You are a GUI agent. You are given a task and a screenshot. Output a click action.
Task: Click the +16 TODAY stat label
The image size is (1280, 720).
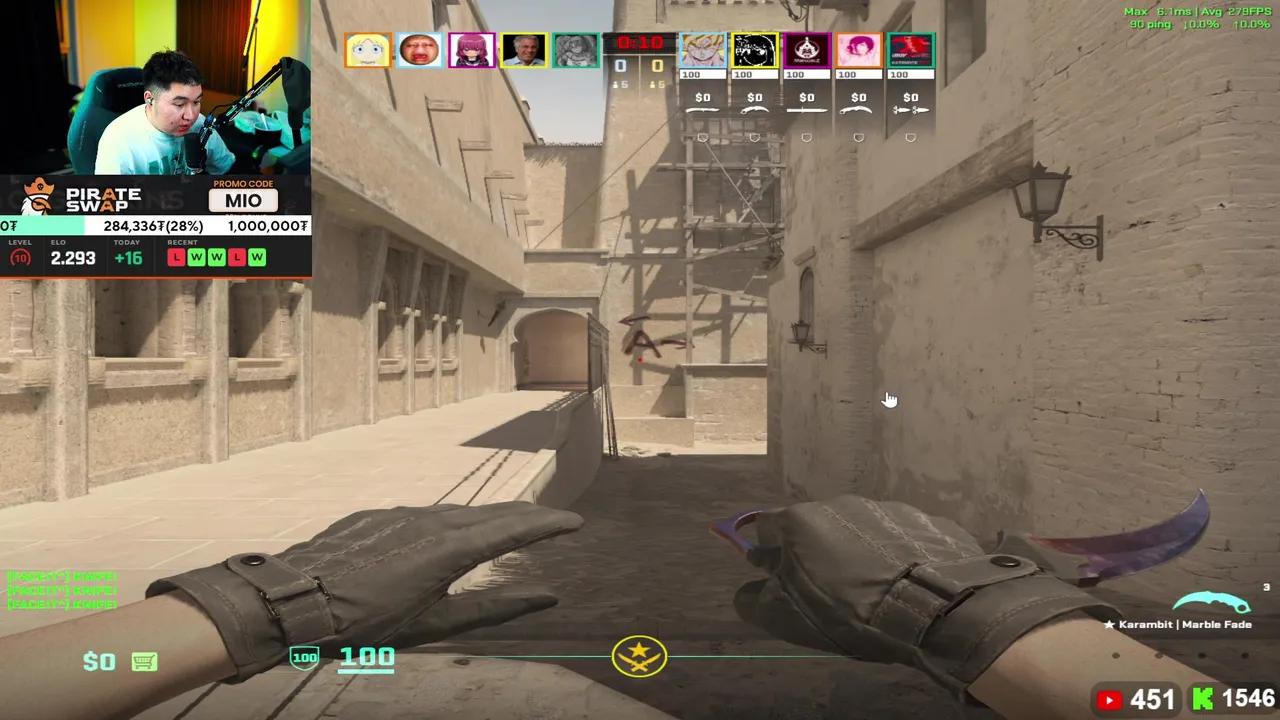(127, 257)
